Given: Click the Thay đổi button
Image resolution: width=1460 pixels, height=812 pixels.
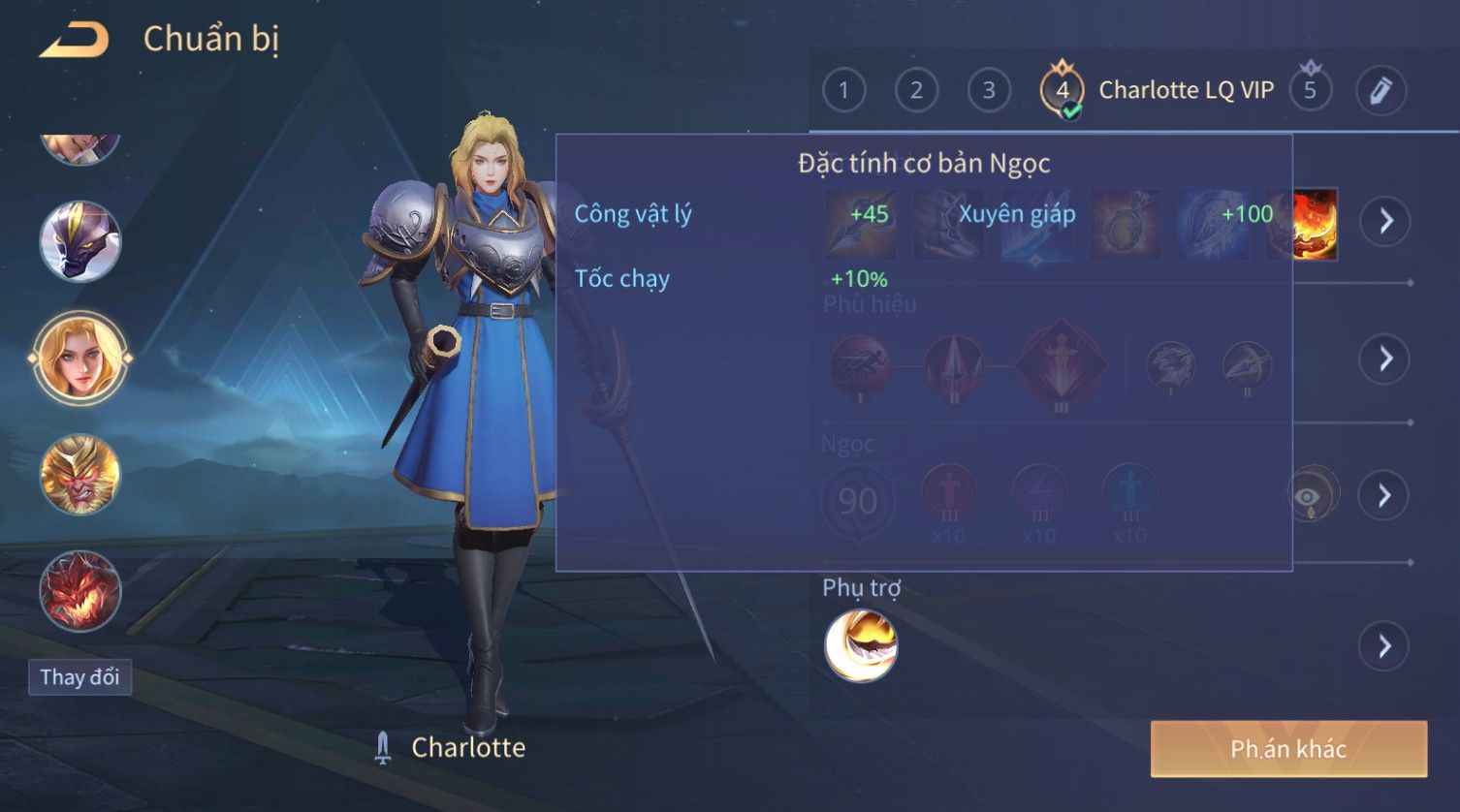Looking at the screenshot, I should pos(79,677).
